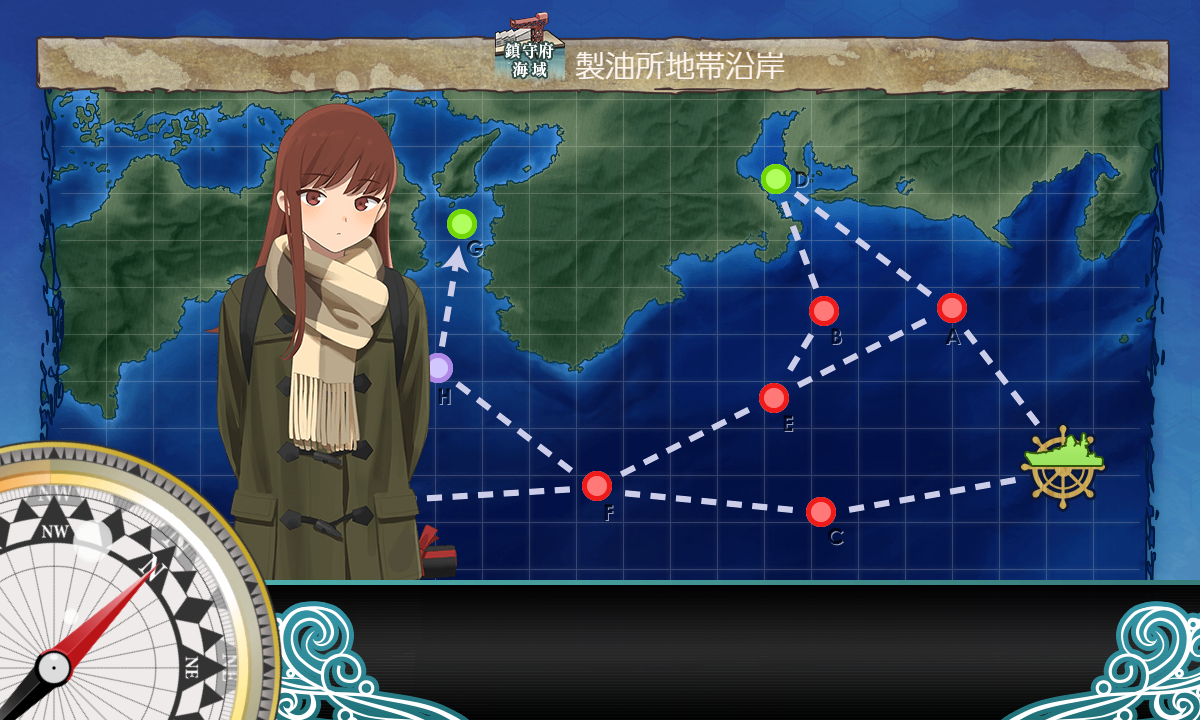The width and height of the screenshot is (1200, 720).
Task: Select purple map node H
Action: (x=440, y=368)
